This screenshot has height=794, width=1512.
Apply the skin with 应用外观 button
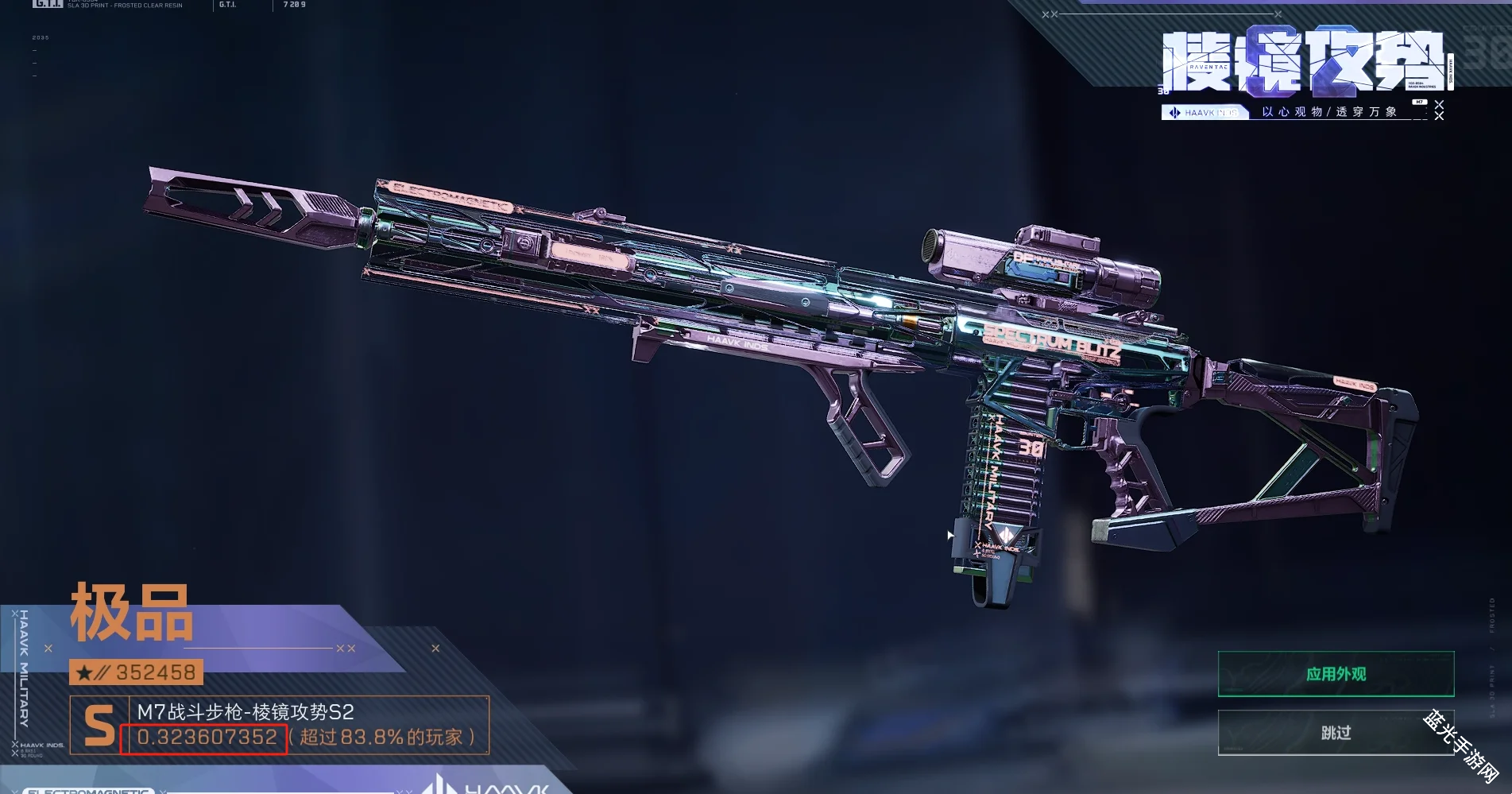[1336, 674]
